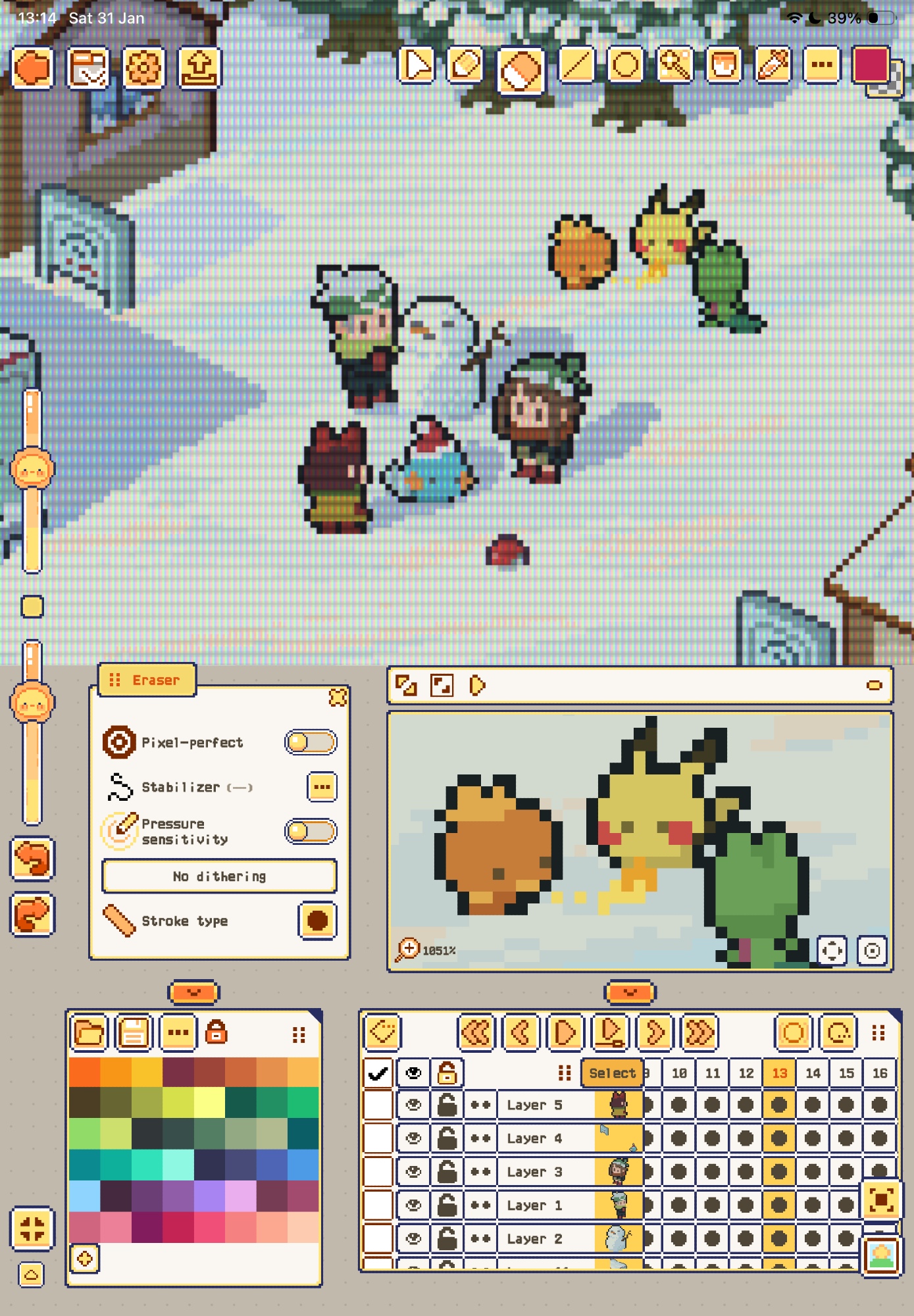The width and height of the screenshot is (914, 1316).
Task: Redo the last undone action
Action: click(32, 915)
